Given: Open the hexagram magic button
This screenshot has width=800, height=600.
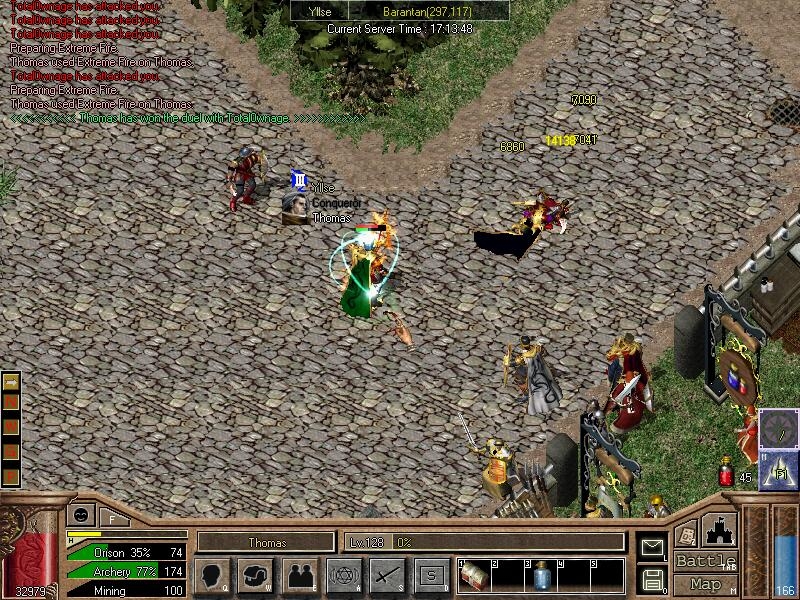Looking at the screenshot, I should (344, 575).
